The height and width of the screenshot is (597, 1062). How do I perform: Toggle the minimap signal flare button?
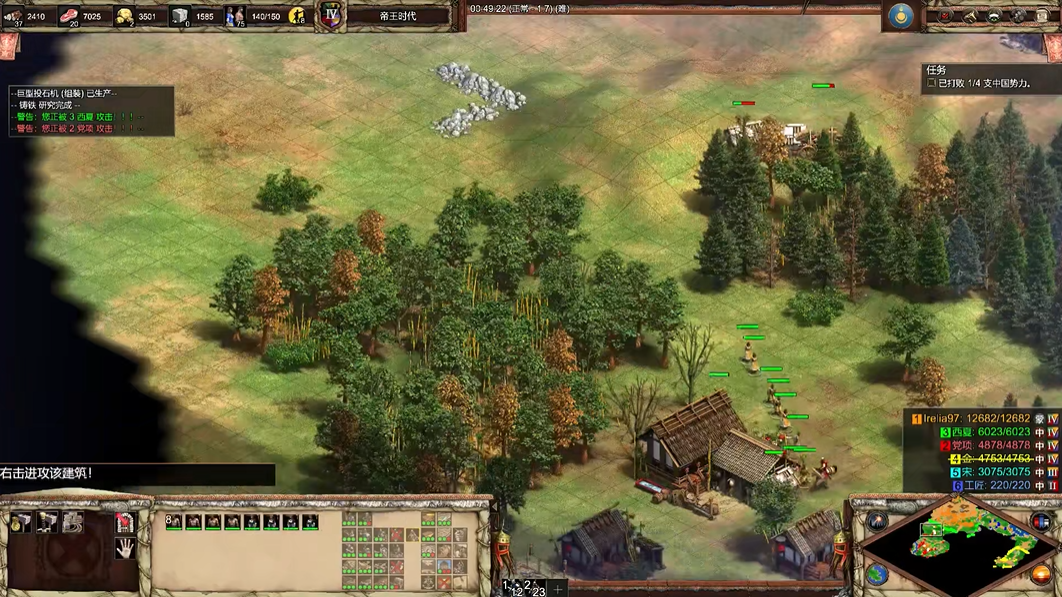click(x=877, y=521)
